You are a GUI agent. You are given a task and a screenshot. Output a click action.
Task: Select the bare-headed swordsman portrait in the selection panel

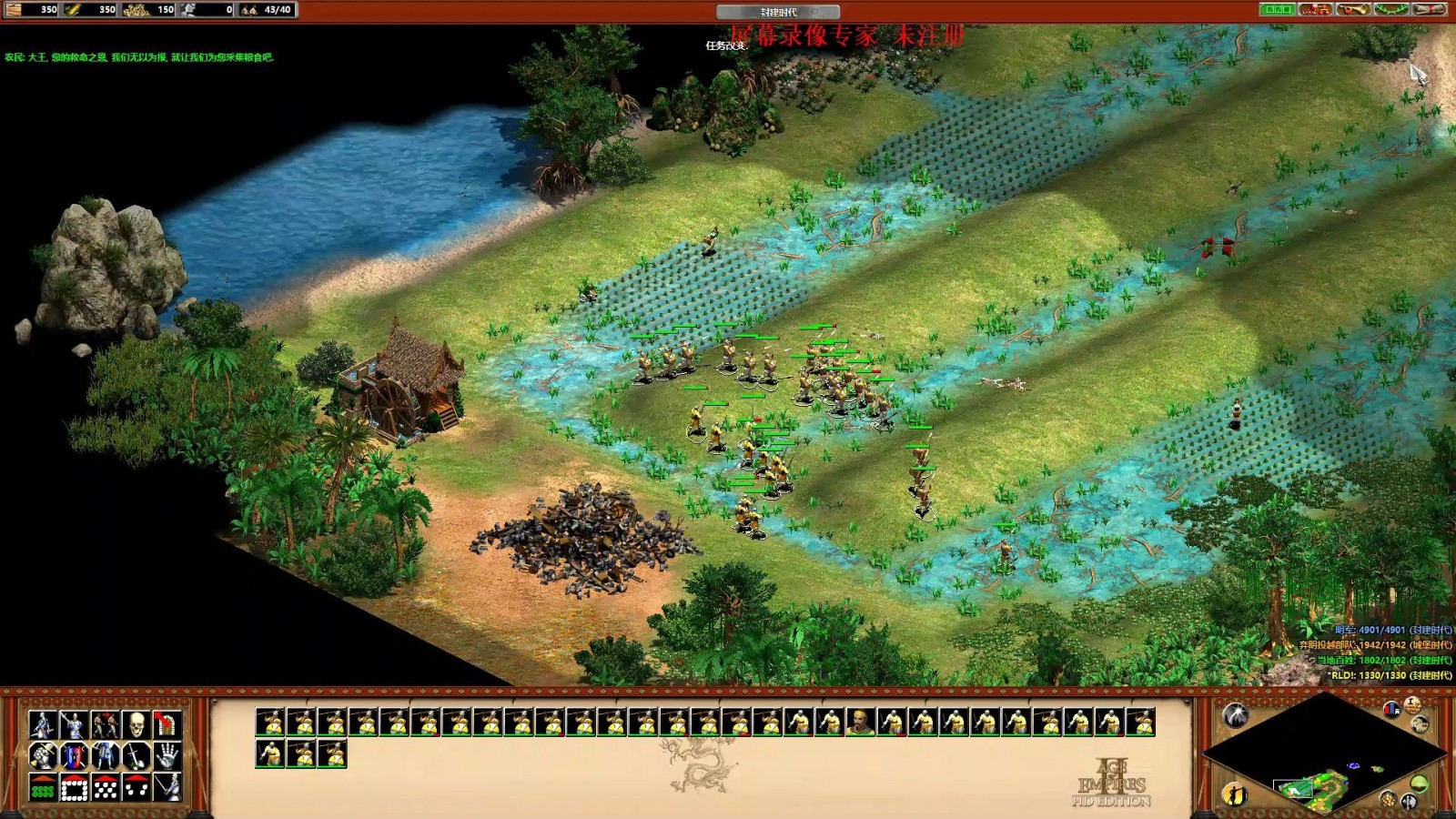859,723
